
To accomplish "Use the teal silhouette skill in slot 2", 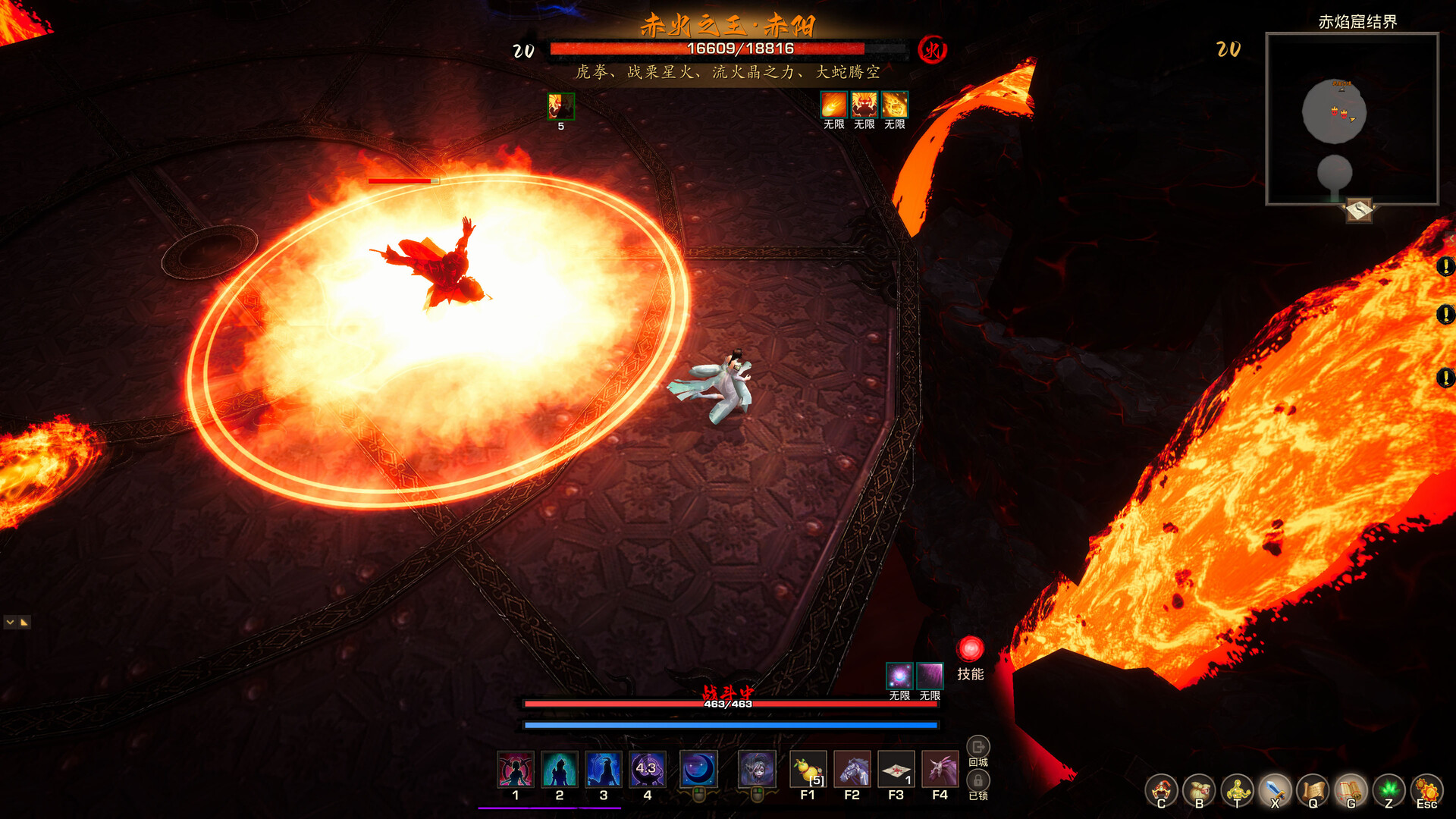I will point(560,770).
